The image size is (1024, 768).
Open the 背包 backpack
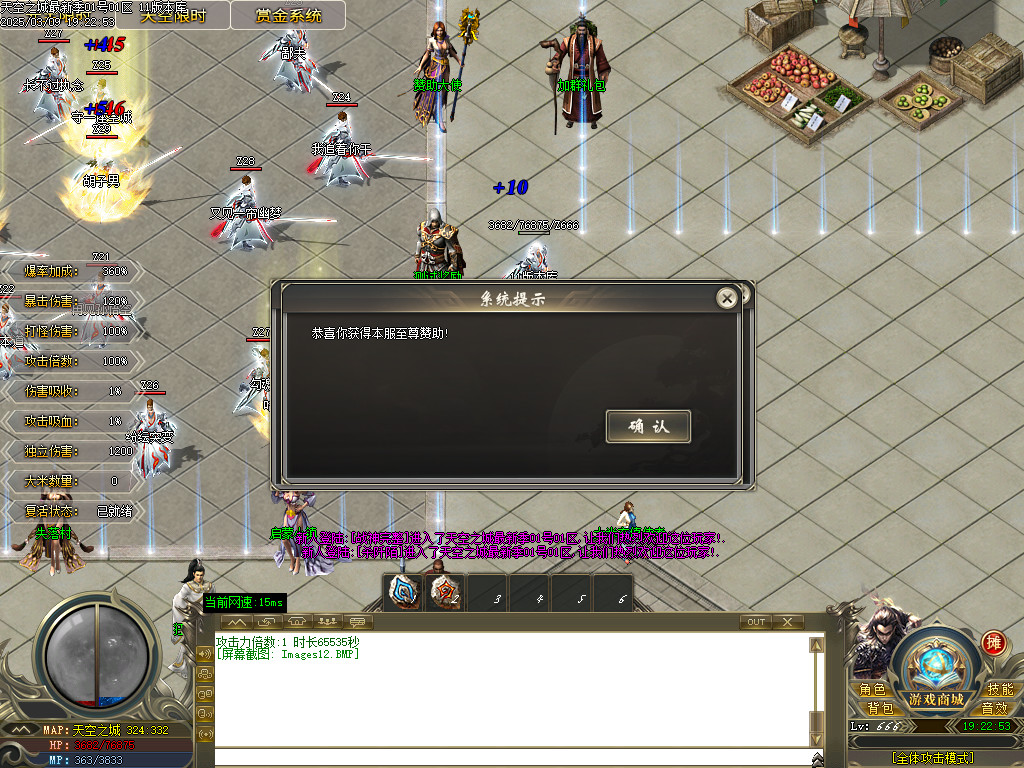click(x=880, y=708)
